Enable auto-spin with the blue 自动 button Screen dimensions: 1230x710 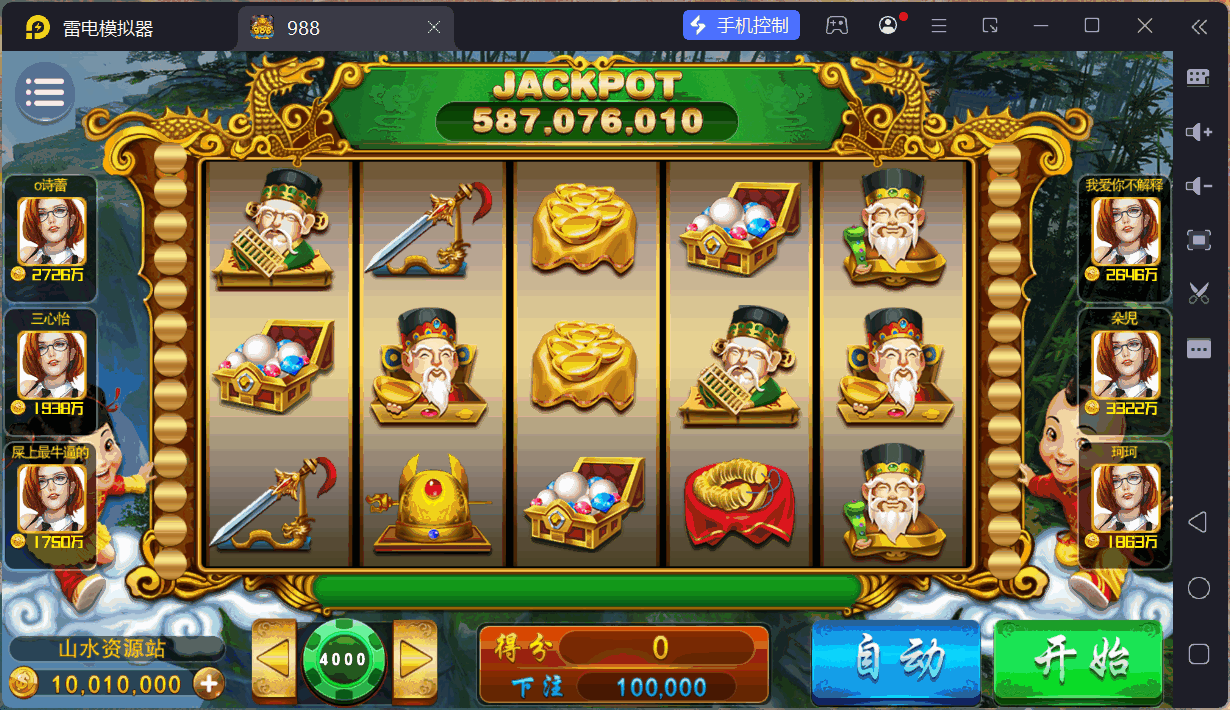click(x=895, y=659)
